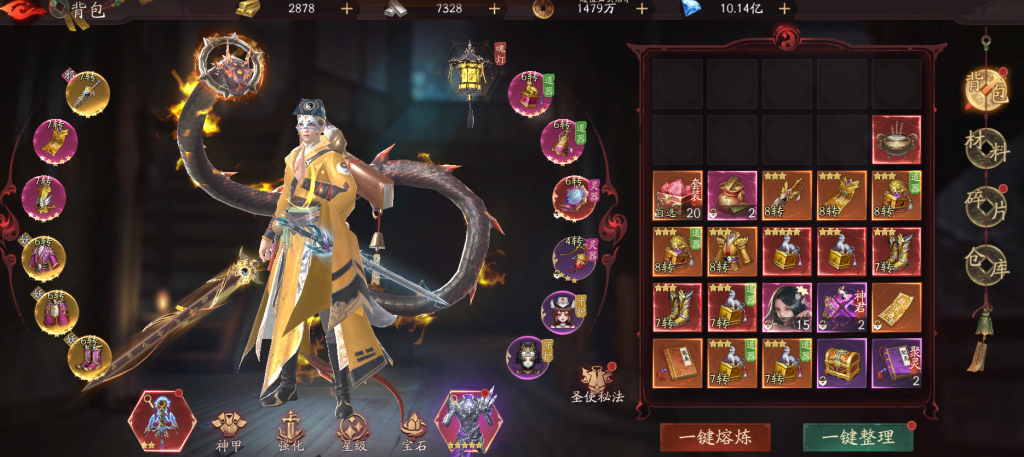
Task: Select the female character portrait item
Action: click(x=787, y=307)
